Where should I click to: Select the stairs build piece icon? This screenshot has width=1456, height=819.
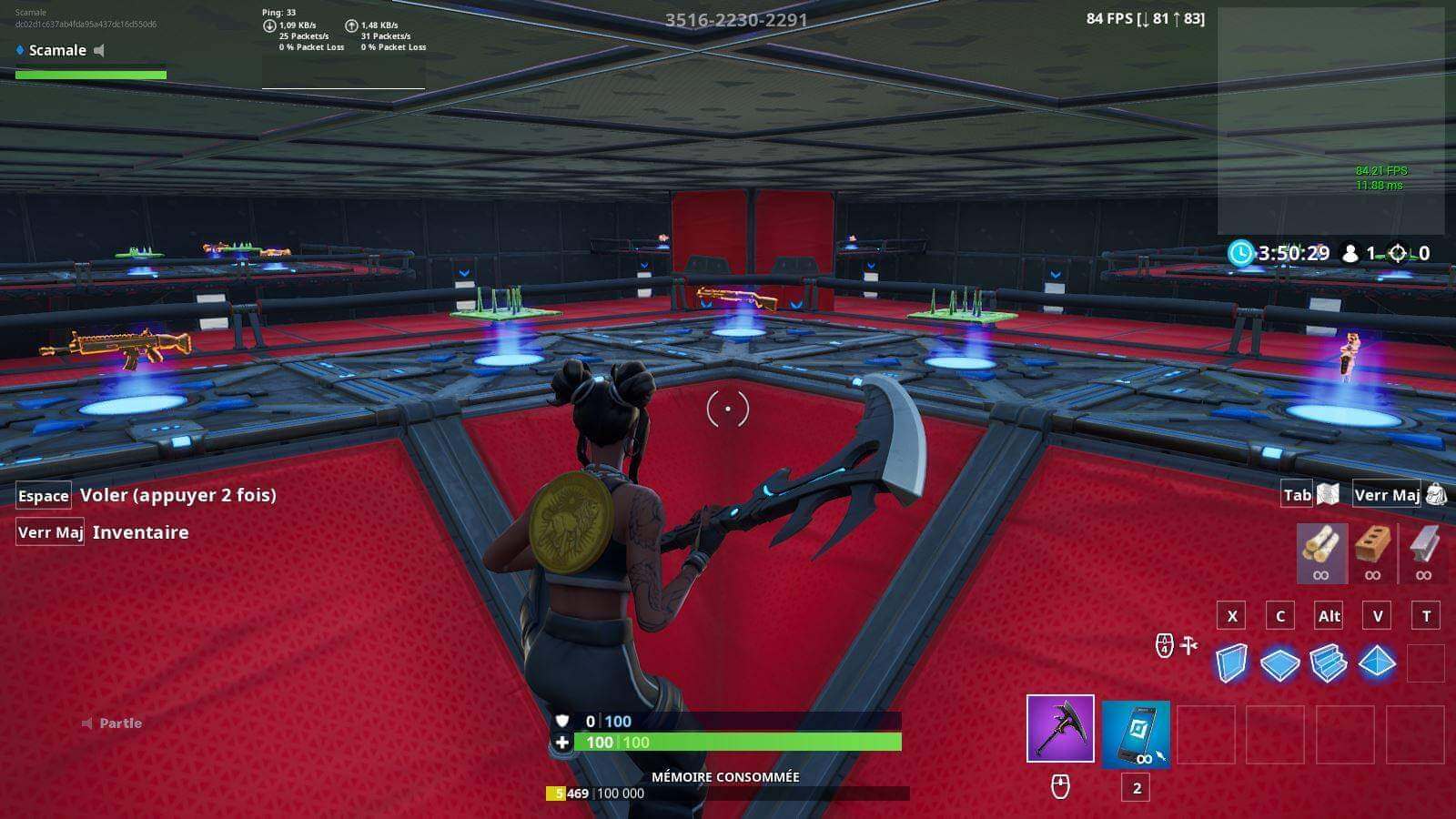[x=1329, y=664]
